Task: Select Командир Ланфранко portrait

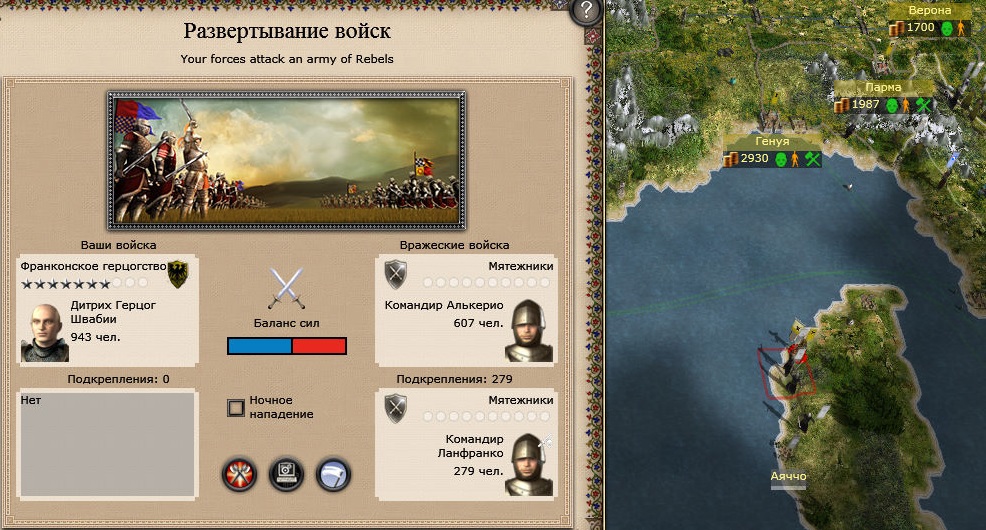Action: [x=530, y=464]
